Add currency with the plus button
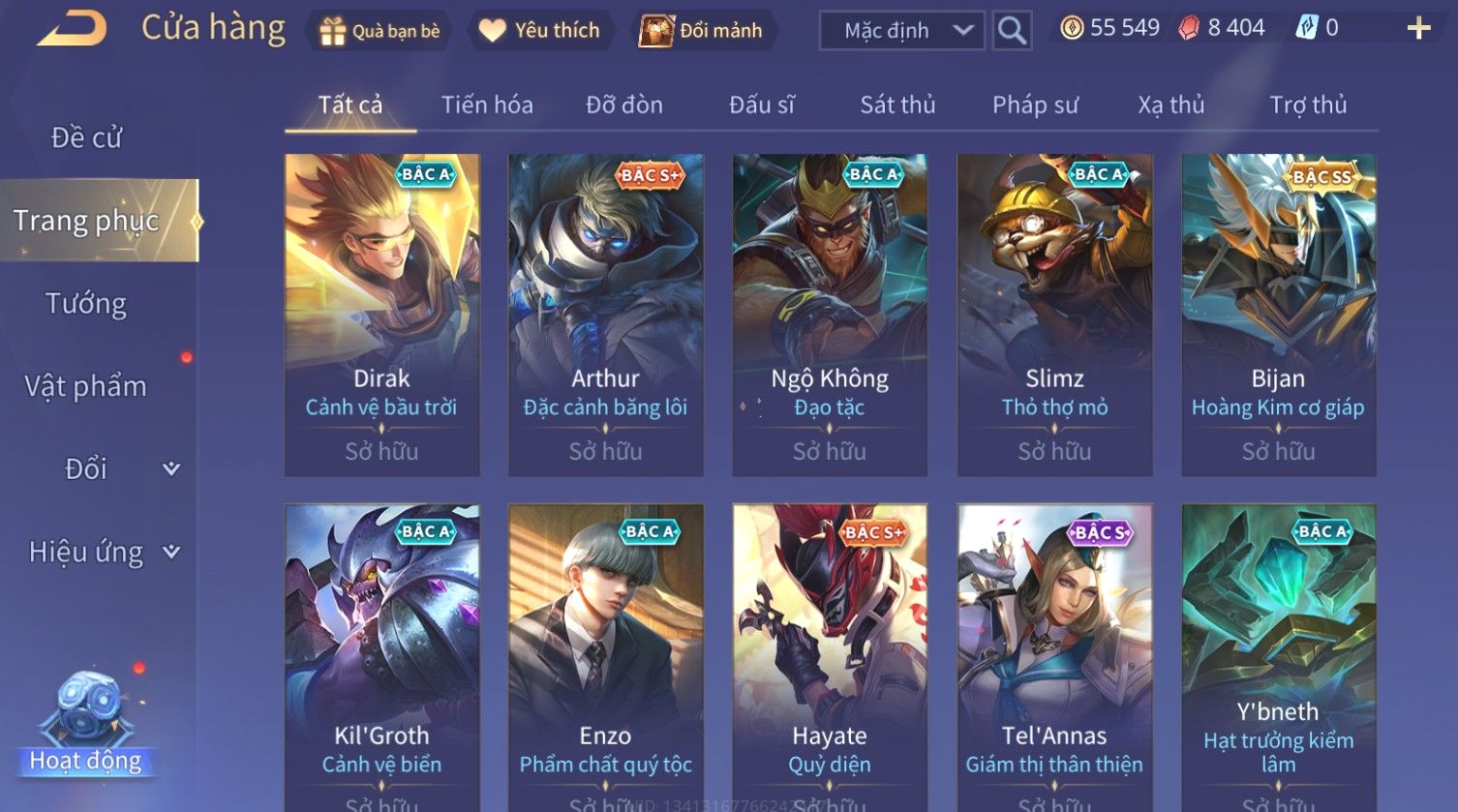This screenshot has width=1458, height=812. (x=1418, y=28)
